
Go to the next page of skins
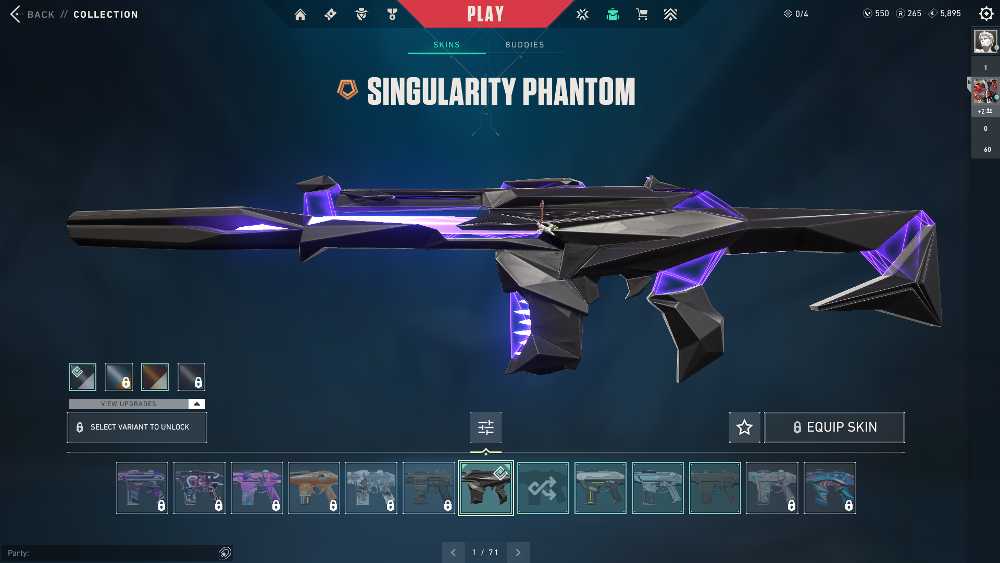click(518, 552)
